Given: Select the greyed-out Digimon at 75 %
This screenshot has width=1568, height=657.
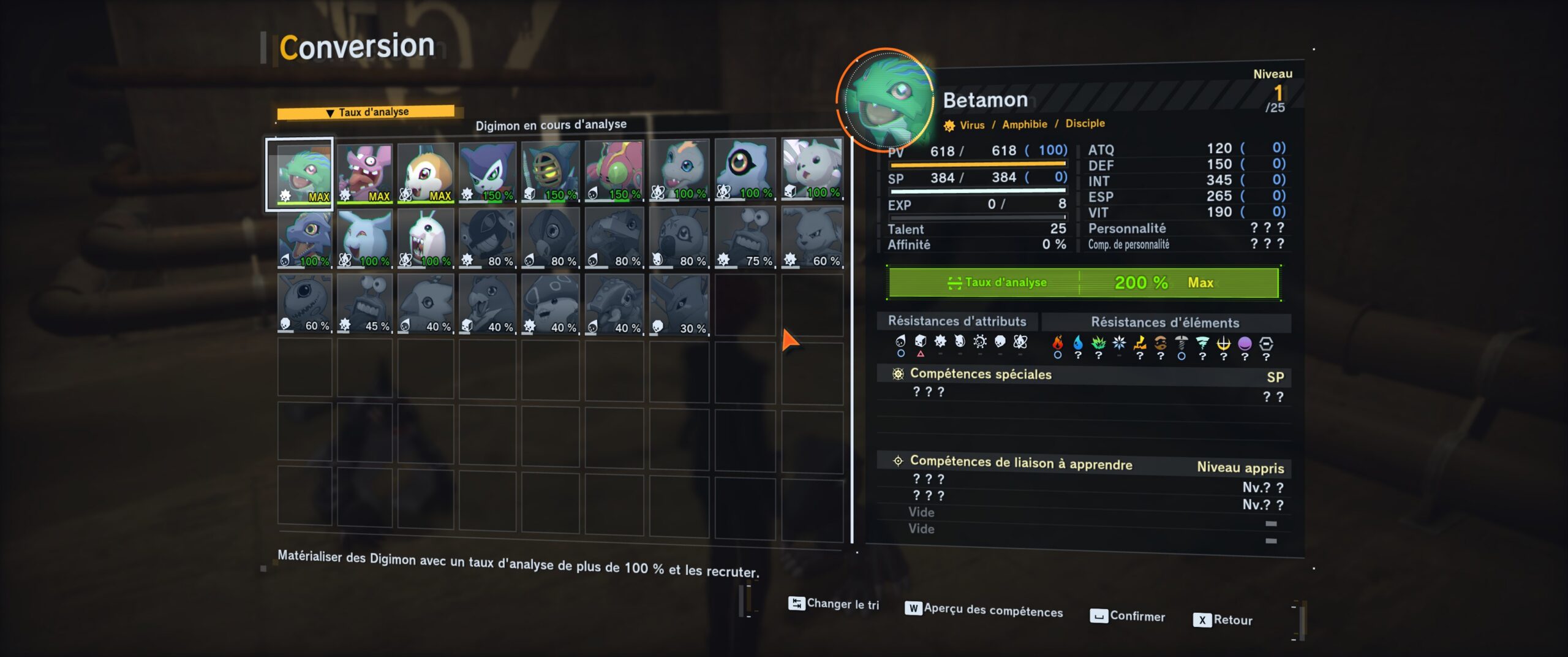Looking at the screenshot, I should 745,237.
